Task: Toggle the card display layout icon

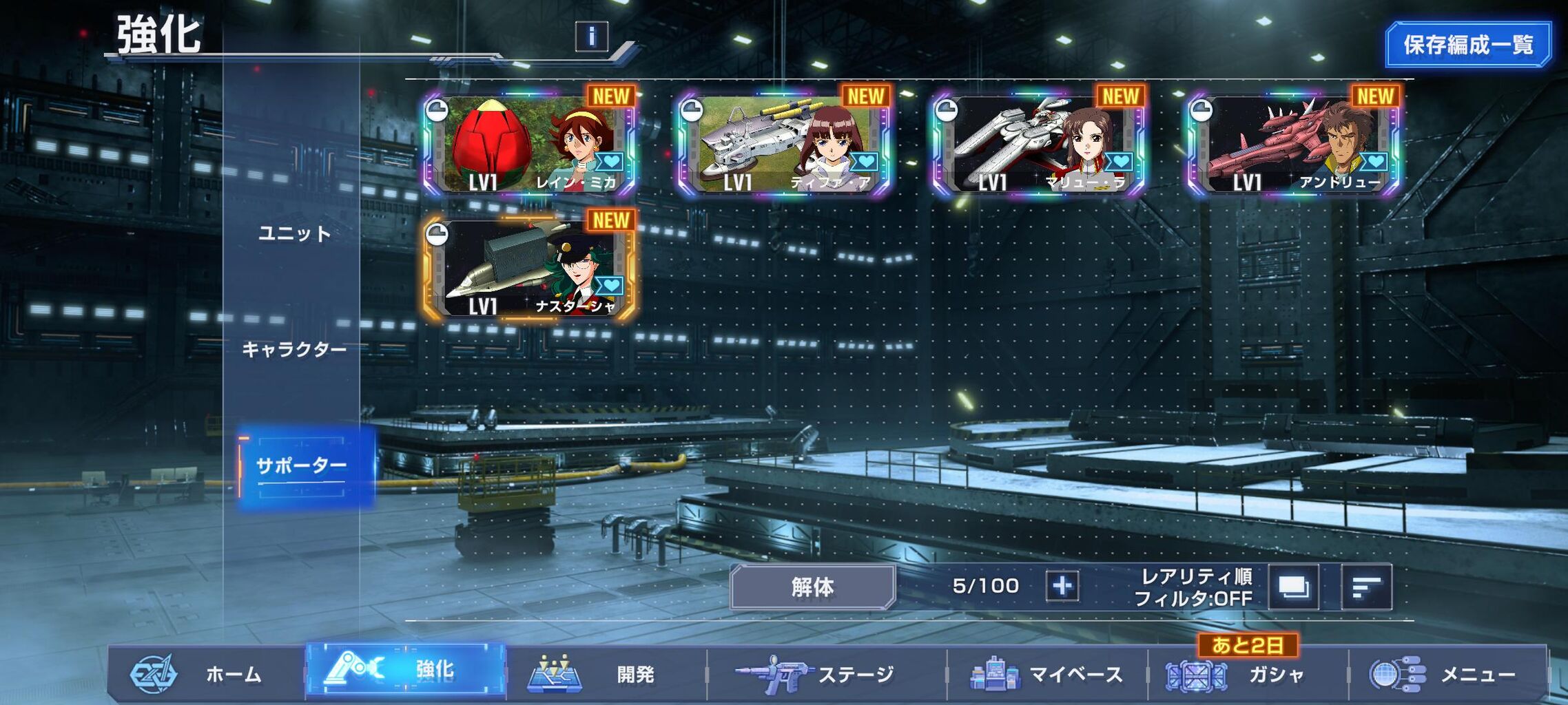Action: (1293, 587)
